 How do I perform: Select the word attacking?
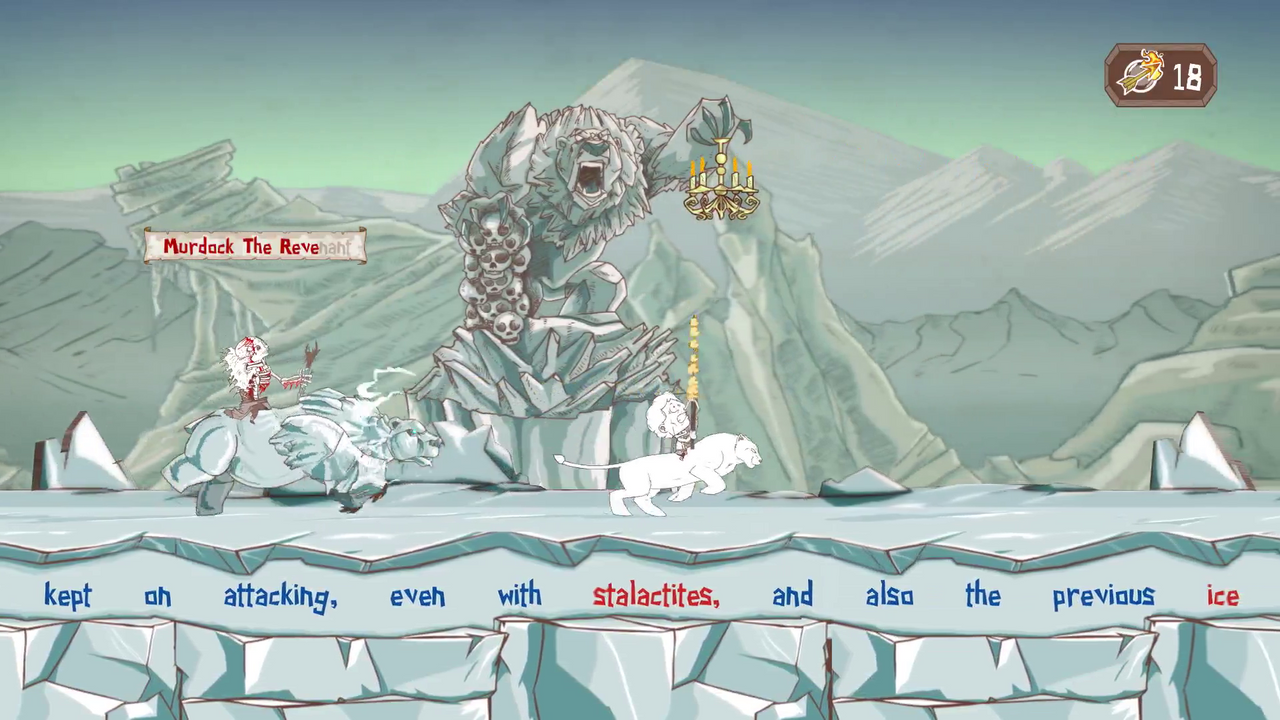(x=280, y=596)
